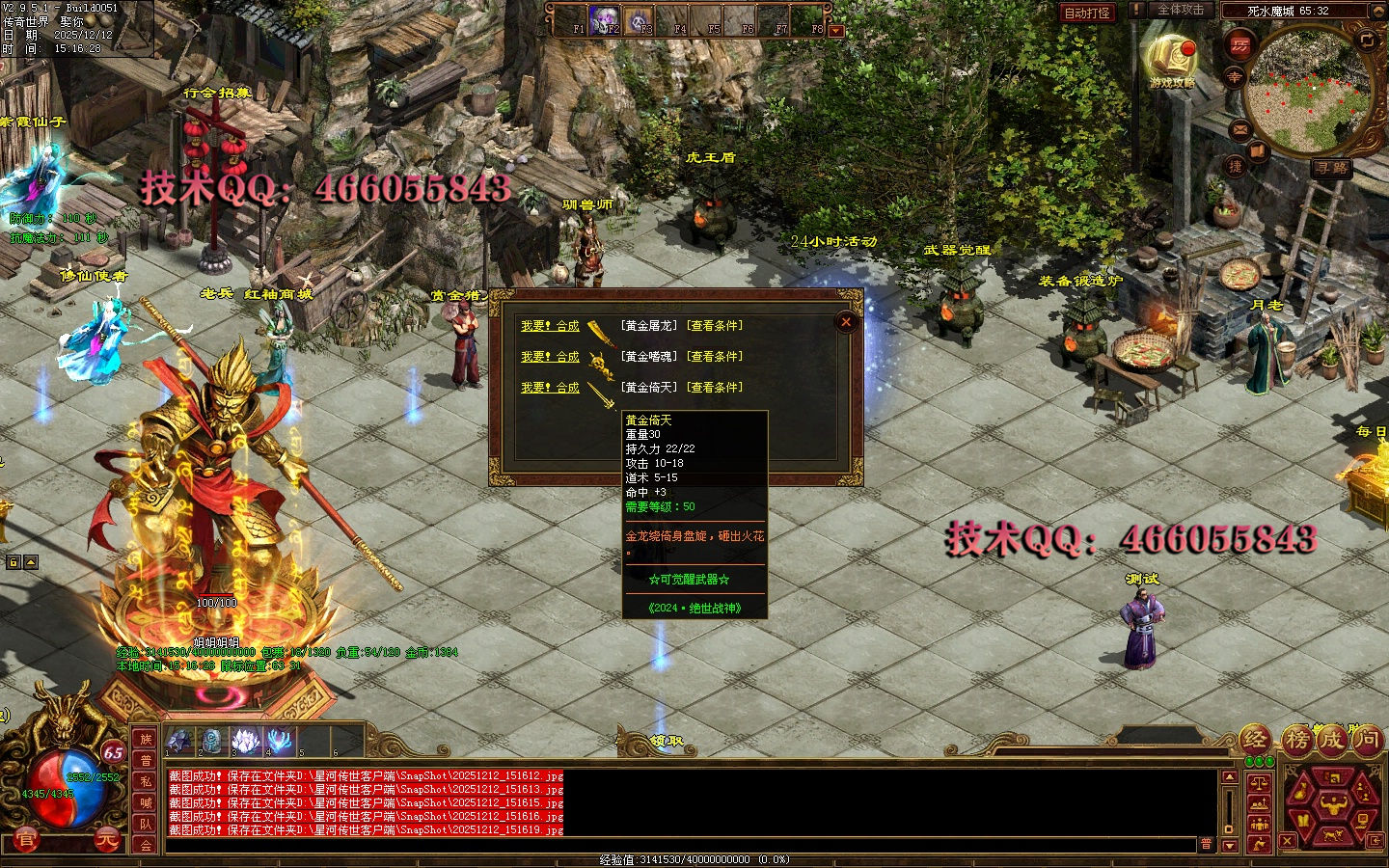Viewport: 1389px width, 868px height.
Task: Open the 榜 rankings button
Action: point(1296,740)
